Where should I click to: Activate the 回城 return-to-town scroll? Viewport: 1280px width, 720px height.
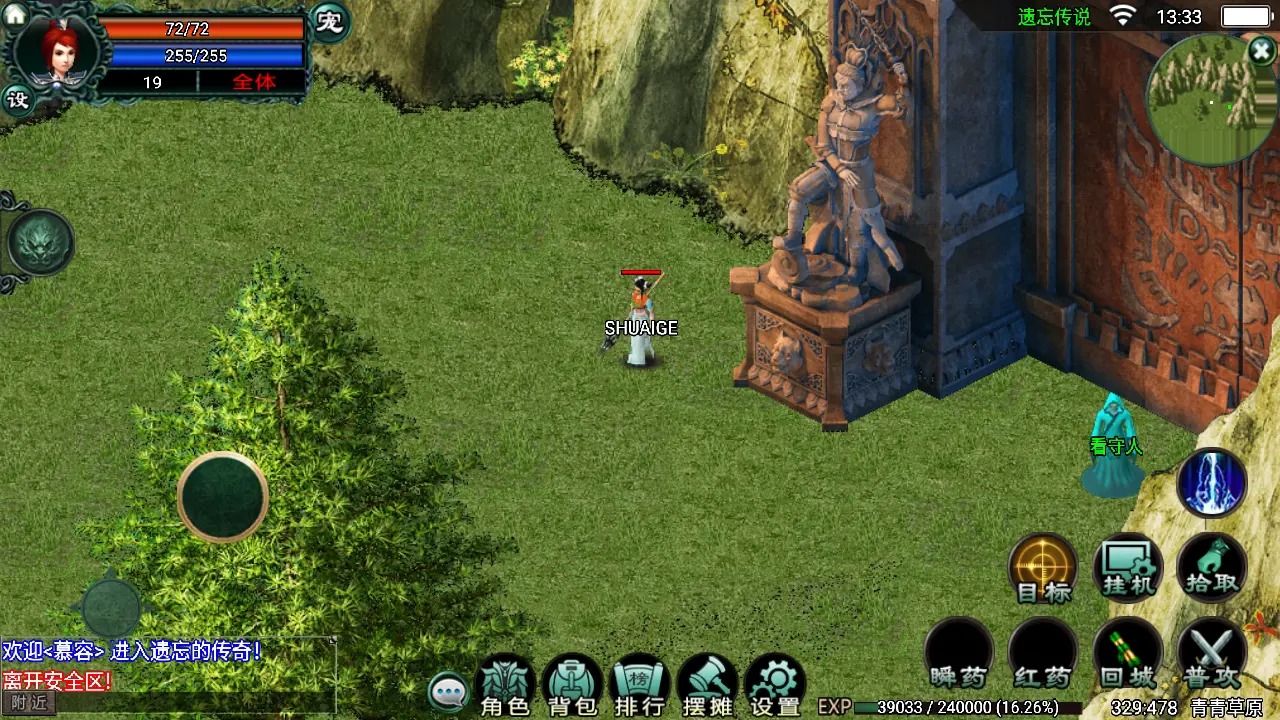pyautogui.click(x=1128, y=652)
